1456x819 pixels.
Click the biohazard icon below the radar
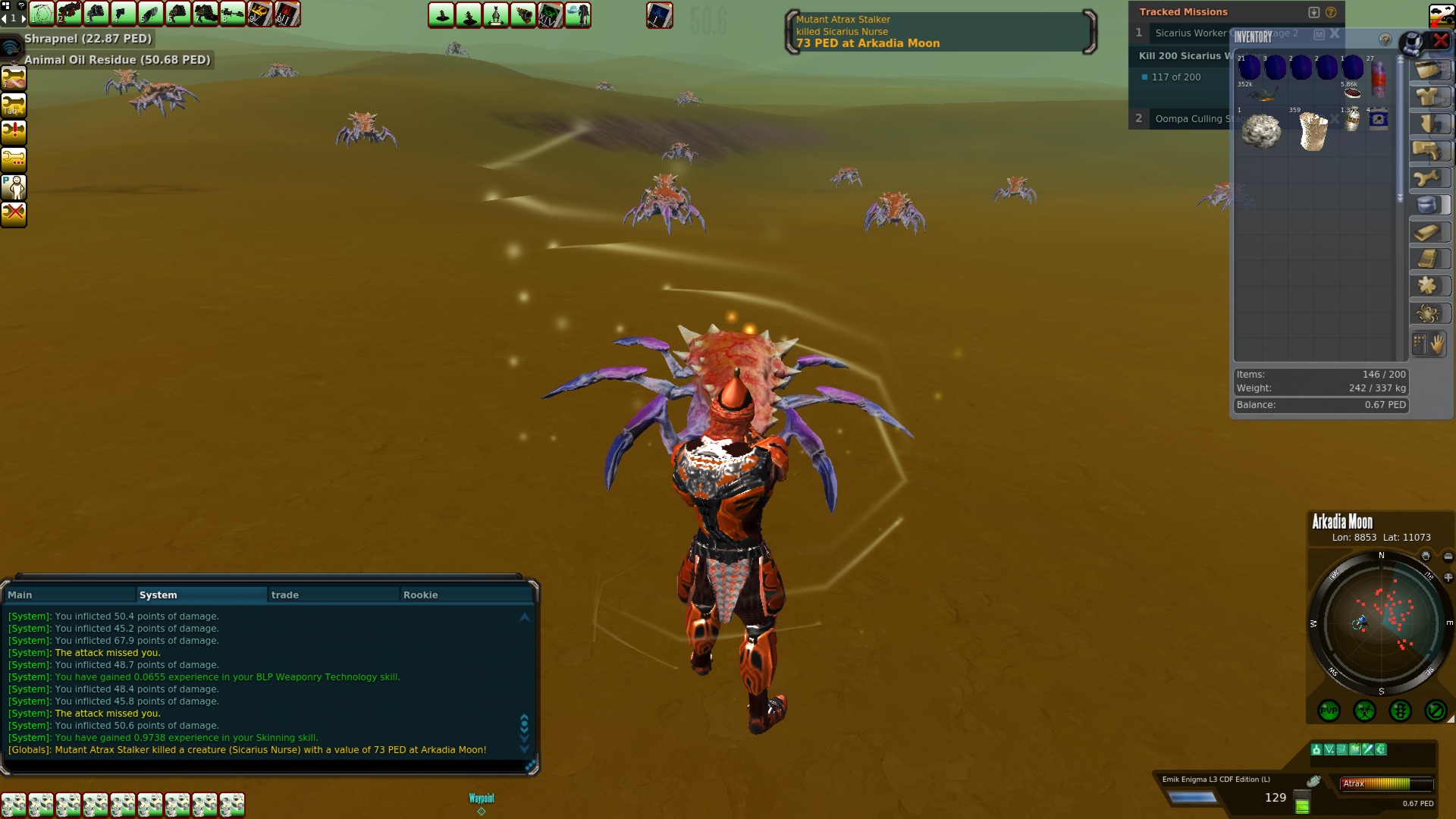[1364, 711]
